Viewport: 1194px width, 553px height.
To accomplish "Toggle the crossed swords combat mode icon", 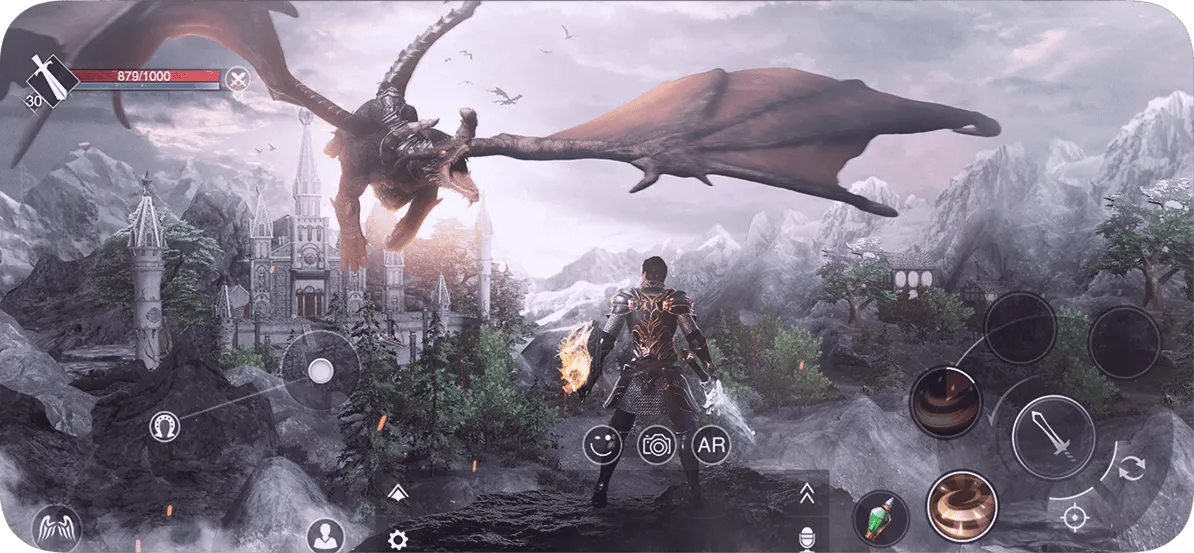I will pyautogui.click(x=236, y=78).
